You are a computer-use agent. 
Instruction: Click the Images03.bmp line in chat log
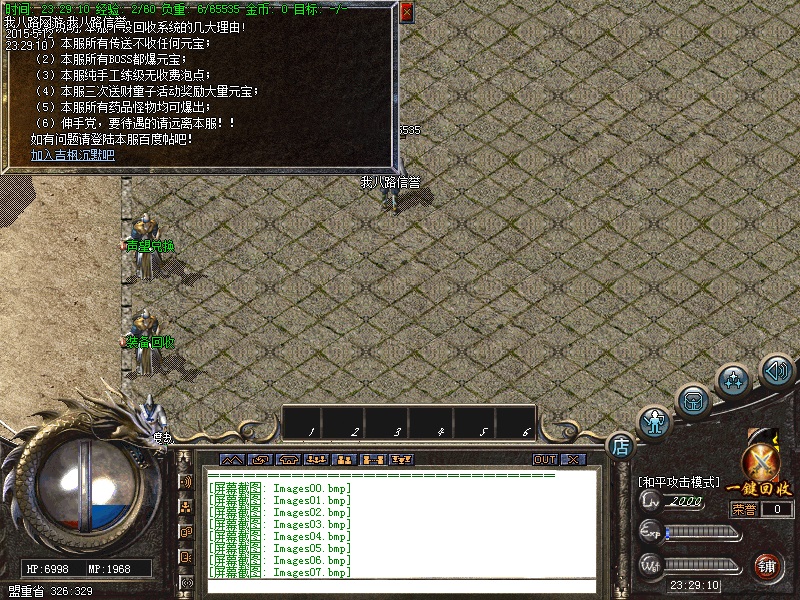click(280, 524)
